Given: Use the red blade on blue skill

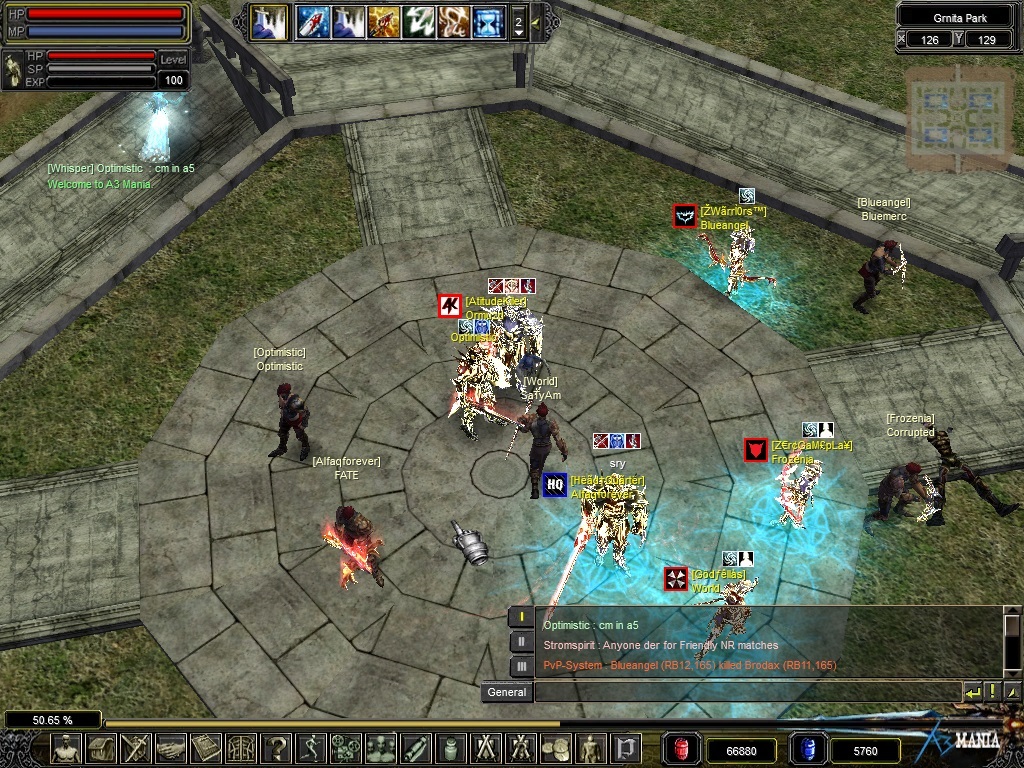Looking at the screenshot, I should (312, 22).
